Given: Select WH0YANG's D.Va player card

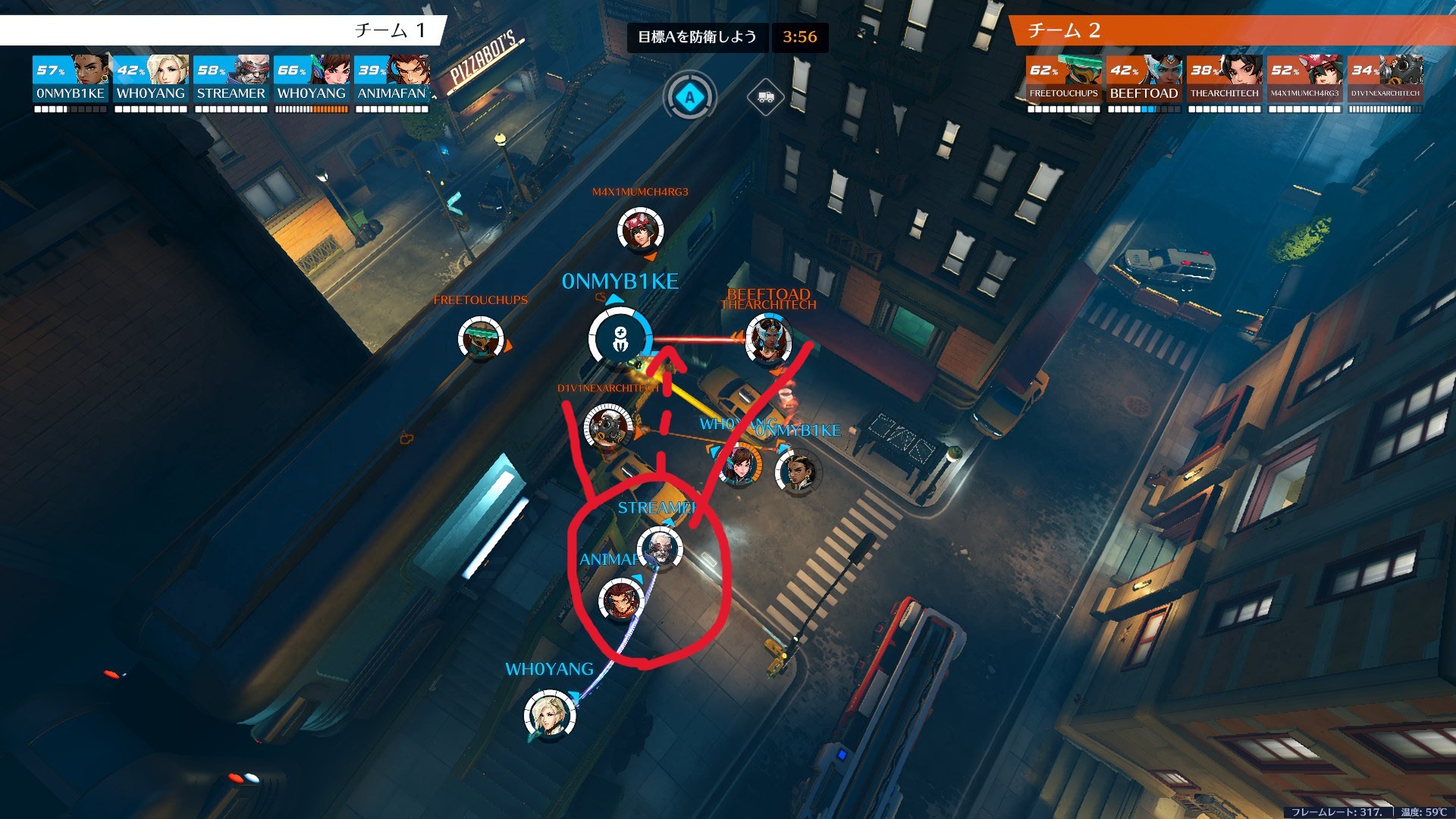Looking at the screenshot, I should 312,79.
